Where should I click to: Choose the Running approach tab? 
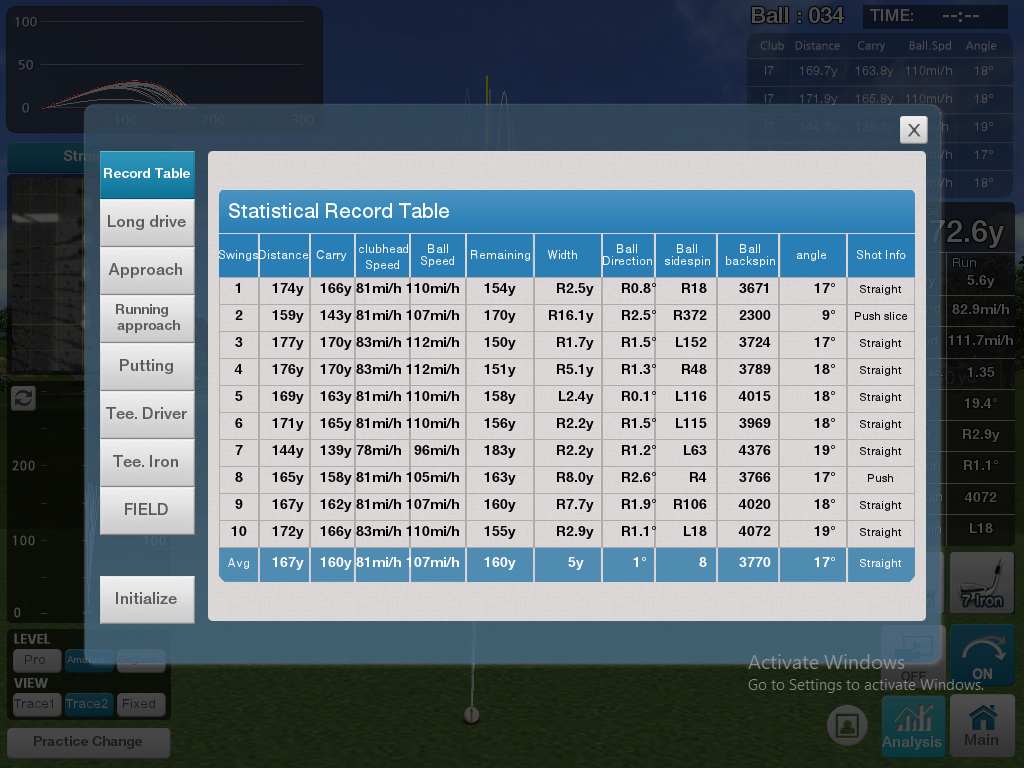tap(147, 318)
